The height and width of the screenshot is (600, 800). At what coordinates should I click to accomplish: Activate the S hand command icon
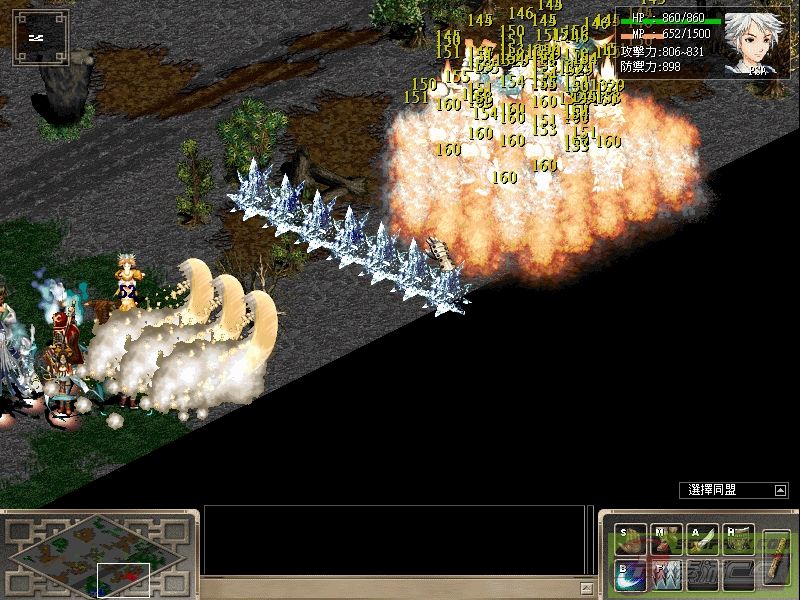click(630, 541)
